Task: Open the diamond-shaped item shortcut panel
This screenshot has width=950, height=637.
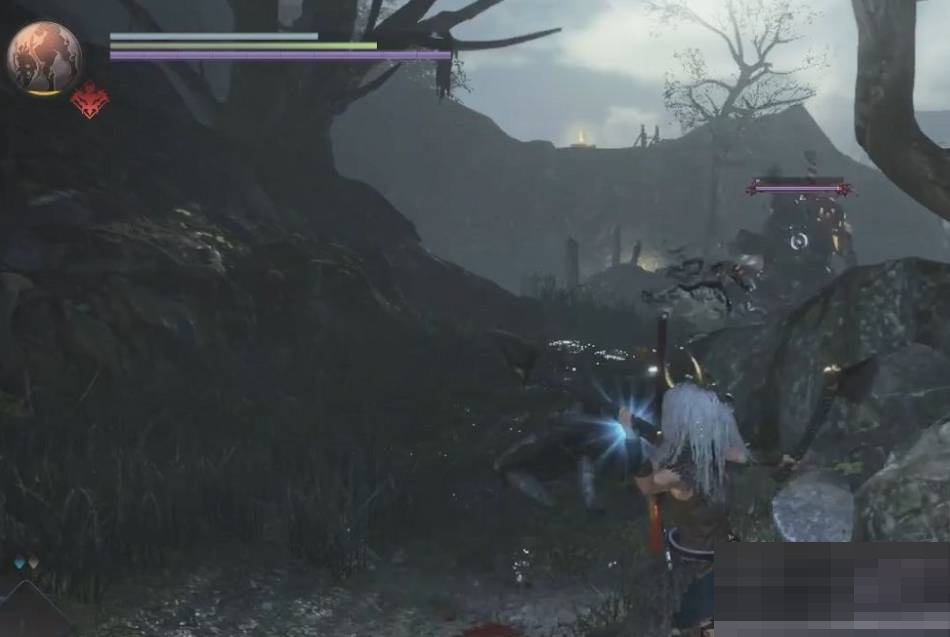Action: coord(30,611)
